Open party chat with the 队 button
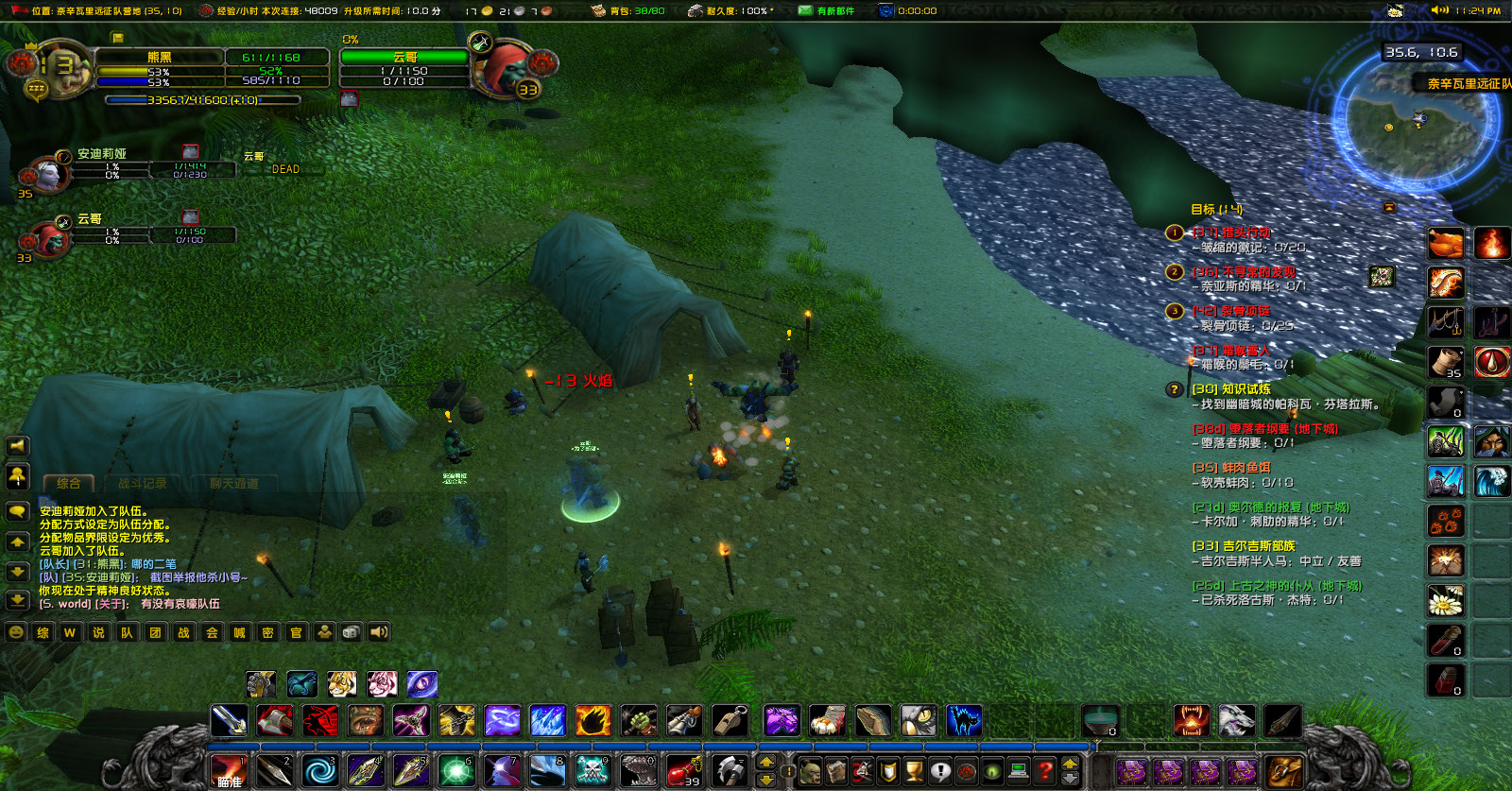The height and width of the screenshot is (791, 1512). click(x=128, y=632)
